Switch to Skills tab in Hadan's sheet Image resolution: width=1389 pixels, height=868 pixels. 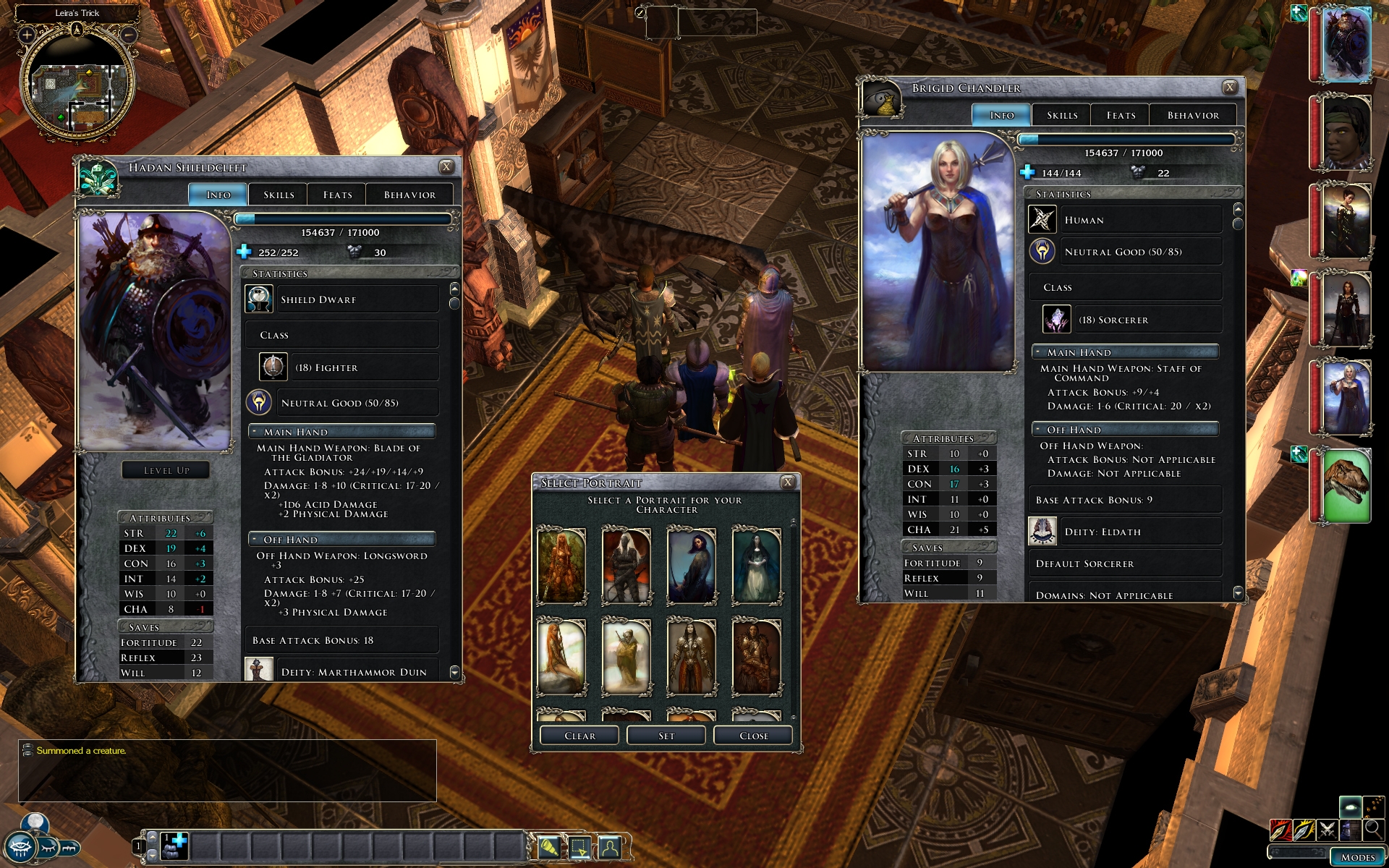coord(279,195)
